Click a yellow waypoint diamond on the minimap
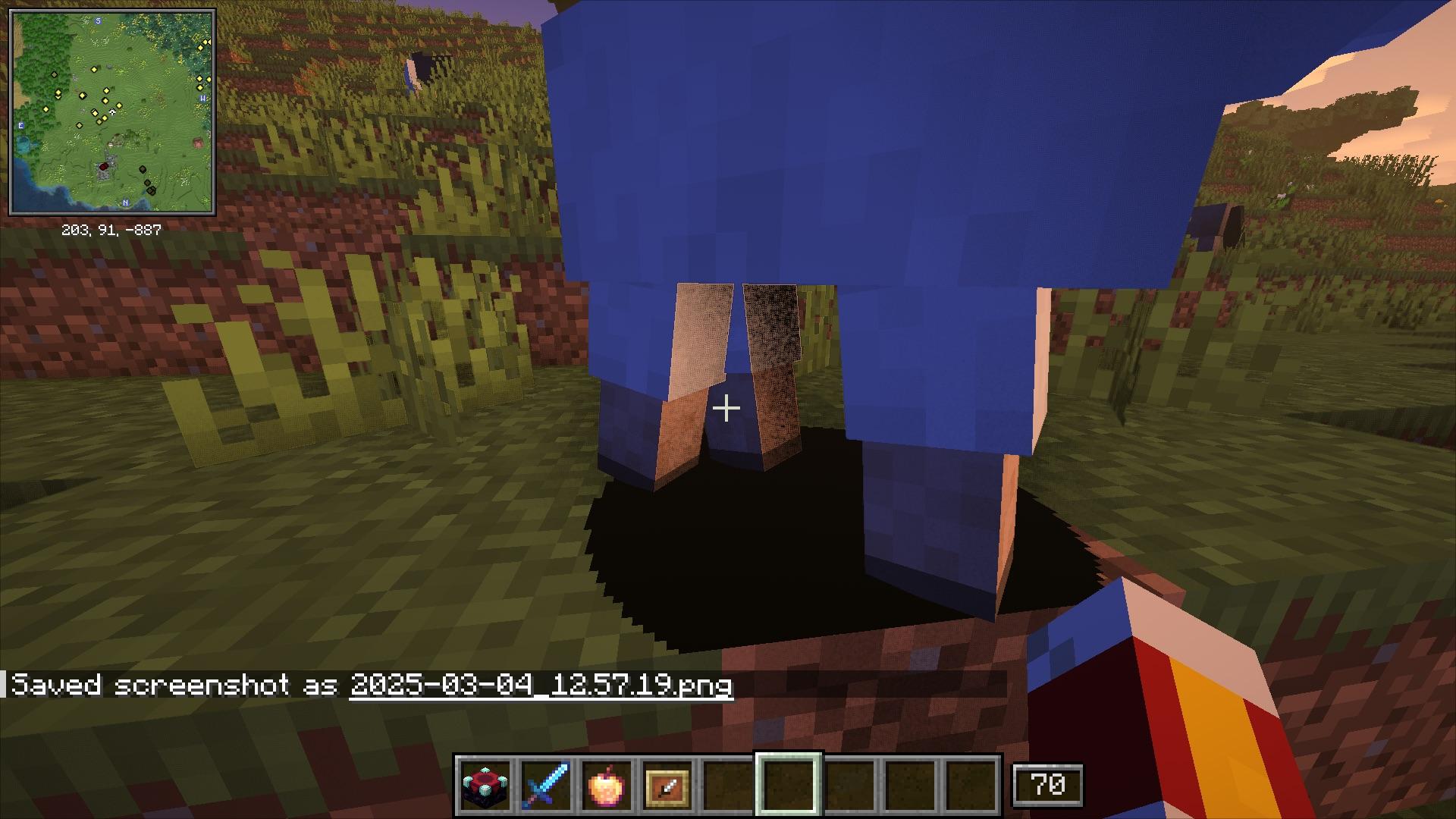This screenshot has height=819, width=1456. [93, 70]
